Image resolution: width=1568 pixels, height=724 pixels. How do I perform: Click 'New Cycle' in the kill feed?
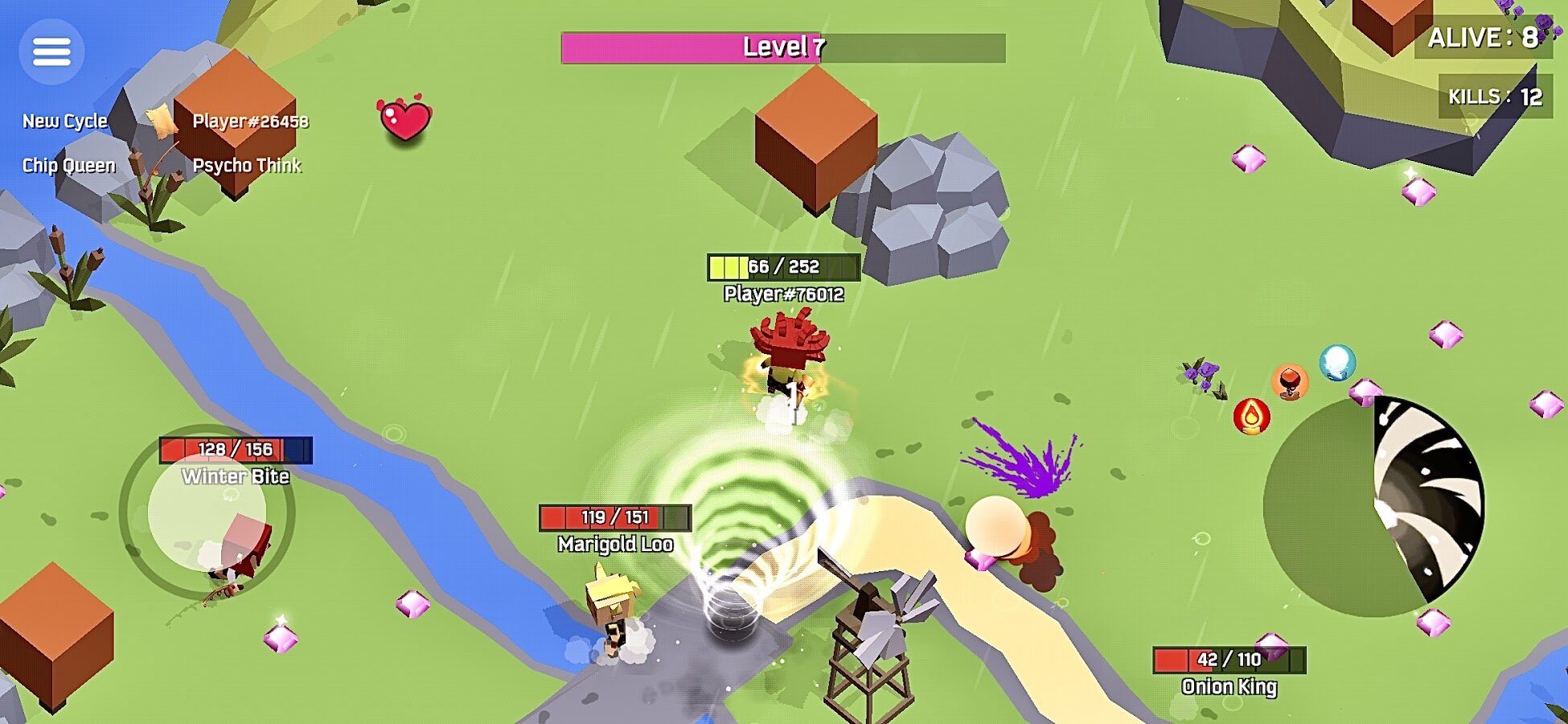click(x=64, y=122)
